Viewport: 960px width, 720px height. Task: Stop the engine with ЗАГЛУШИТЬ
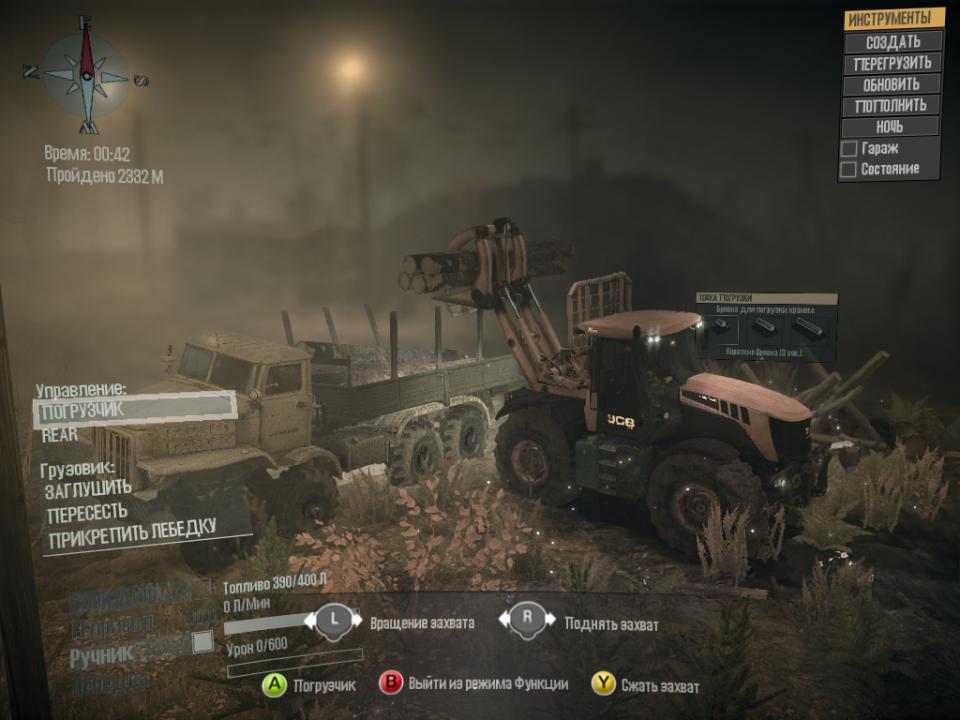pyautogui.click(x=89, y=488)
